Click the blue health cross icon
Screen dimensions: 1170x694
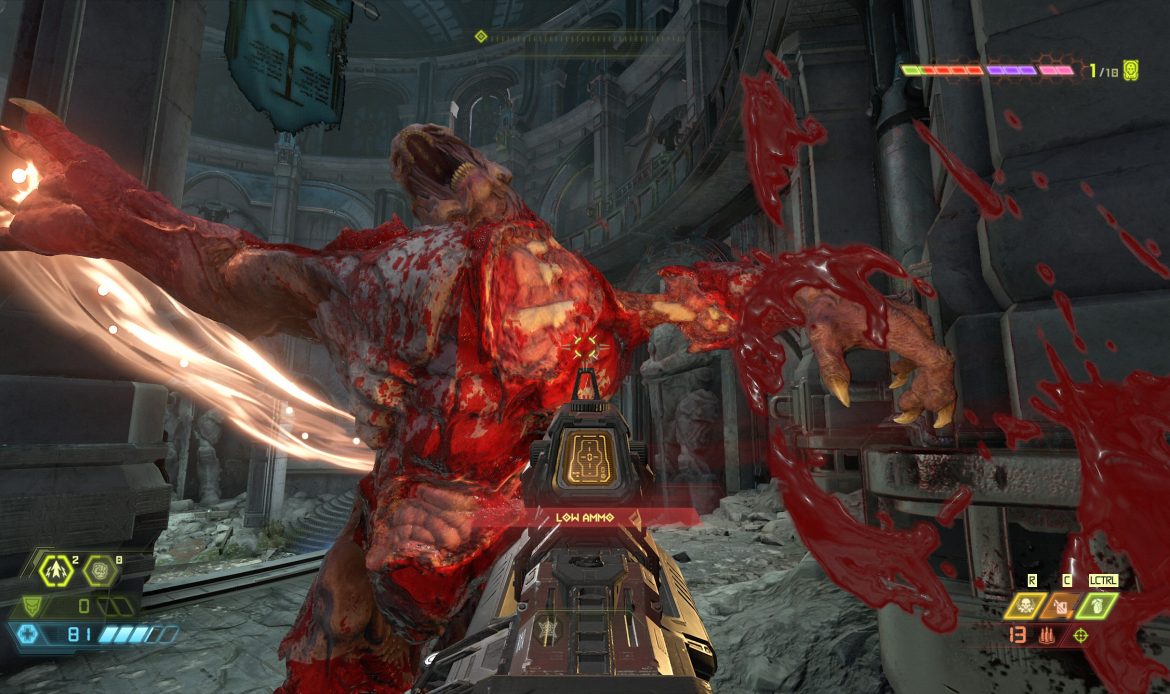tap(27, 634)
